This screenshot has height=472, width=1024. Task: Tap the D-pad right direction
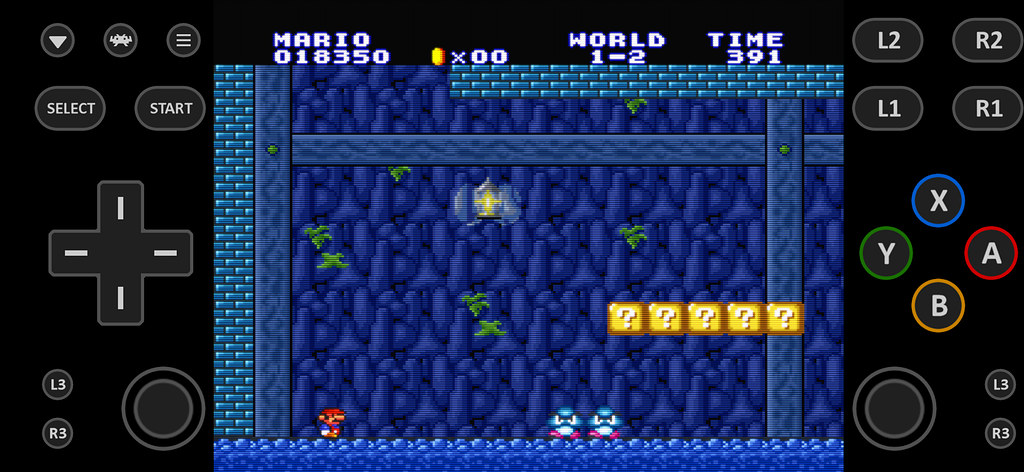coord(164,252)
